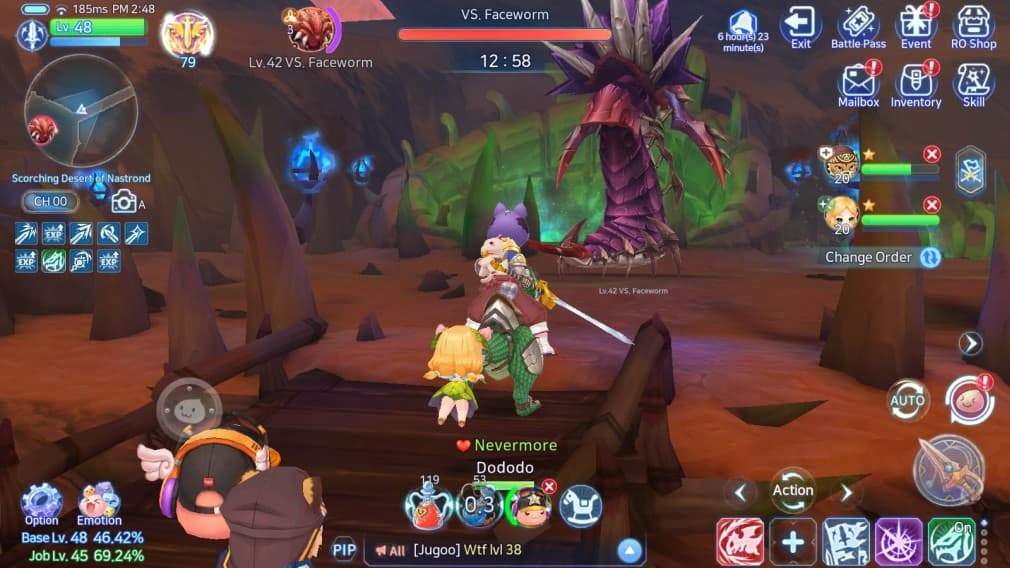Switch channel via CH 00 button

(x=50, y=201)
